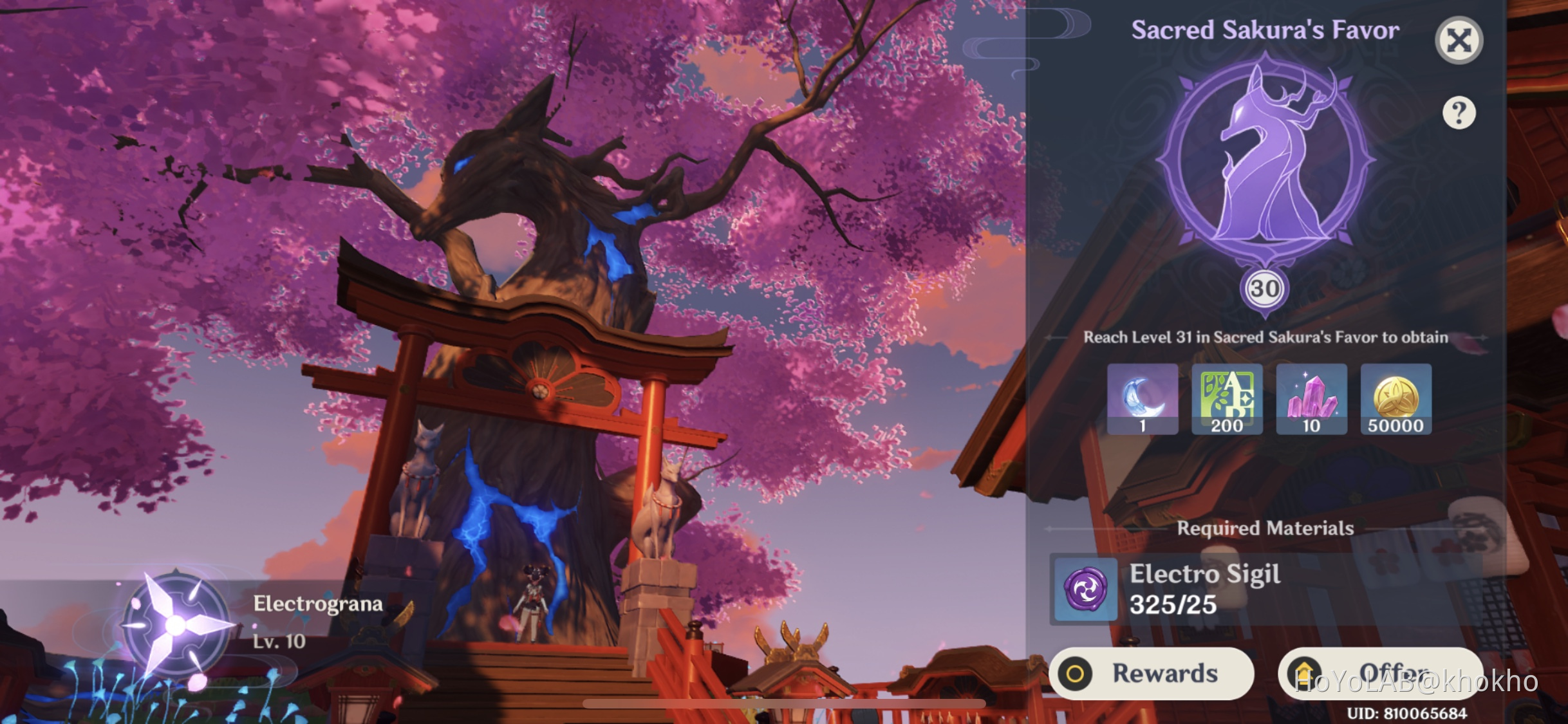View the pink crystal reward worth 10
1568x724 pixels.
1312,399
